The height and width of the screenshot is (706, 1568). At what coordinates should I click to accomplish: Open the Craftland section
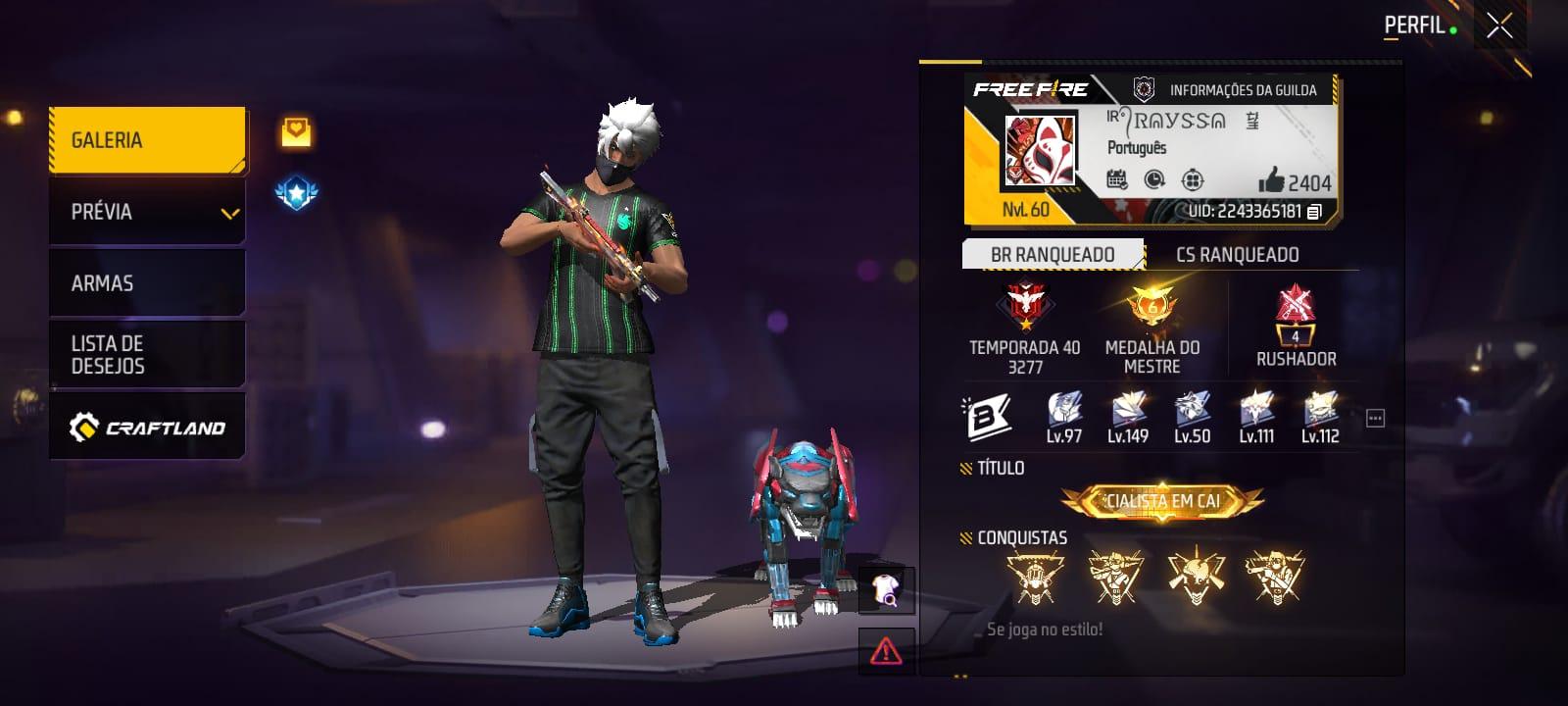[147, 428]
